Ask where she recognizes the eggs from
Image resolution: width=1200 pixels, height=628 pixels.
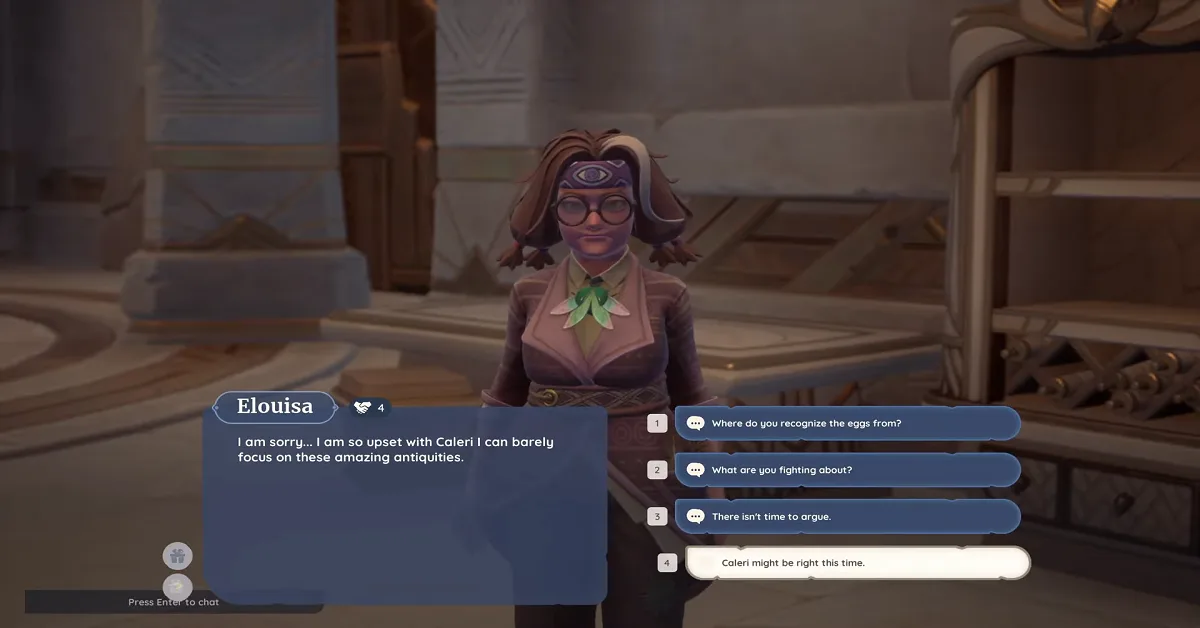847,423
